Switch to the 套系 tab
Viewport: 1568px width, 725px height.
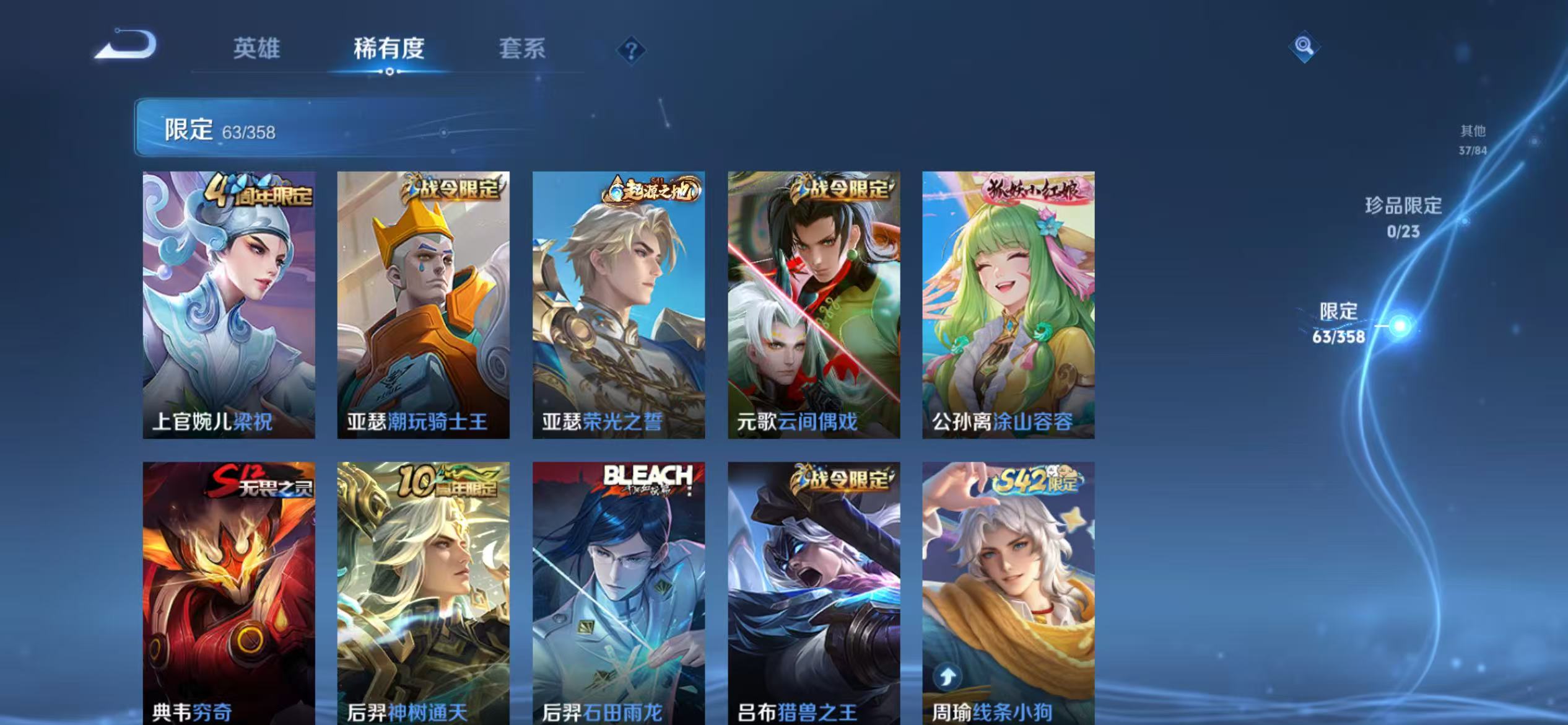522,50
